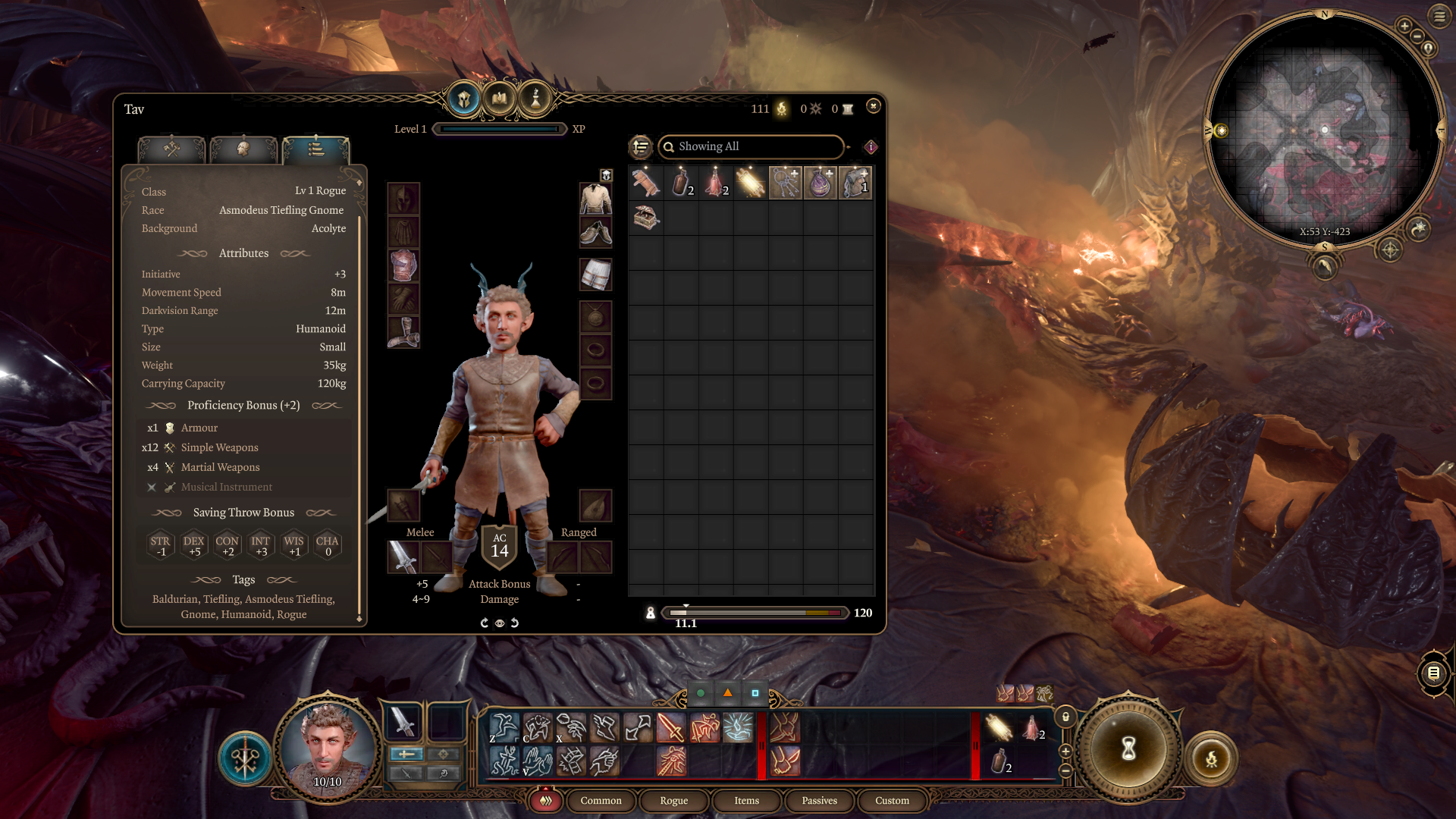The width and height of the screenshot is (1456, 819).
Task: End turn with the hourglass button
Action: click(1128, 748)
